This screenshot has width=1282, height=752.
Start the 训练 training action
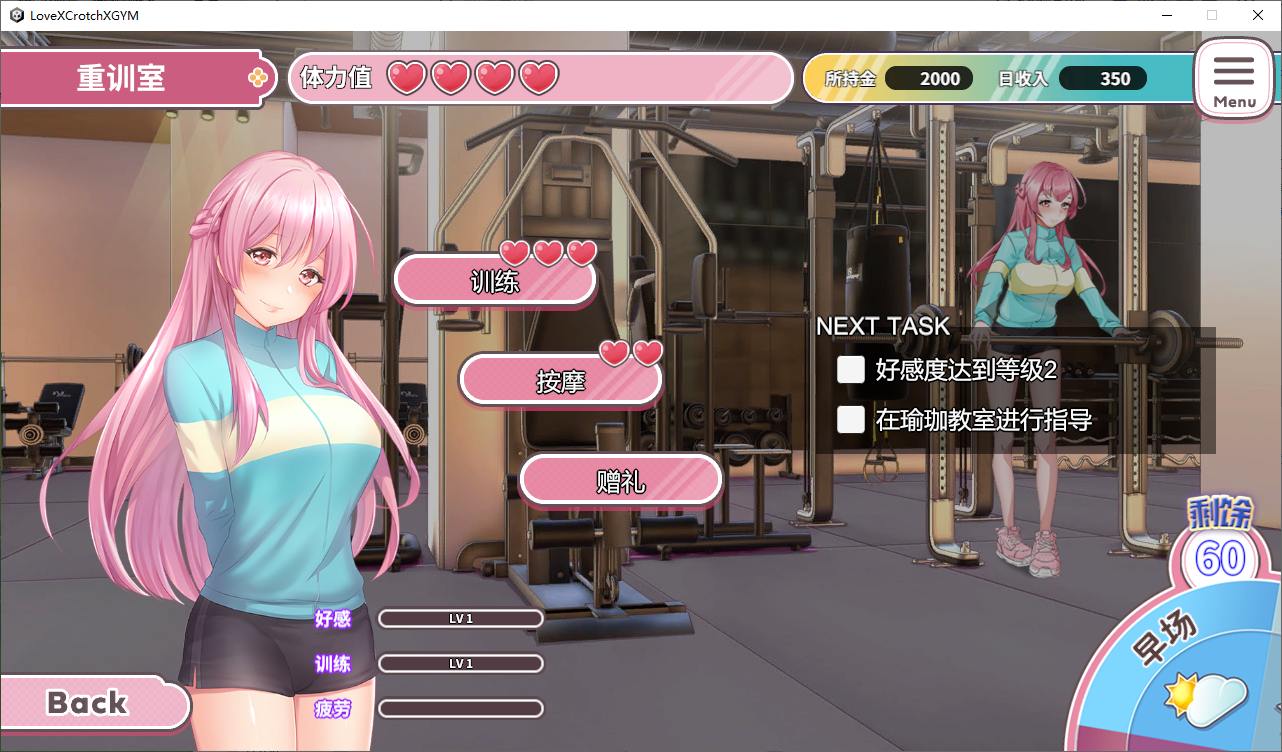tap(495, 281)
